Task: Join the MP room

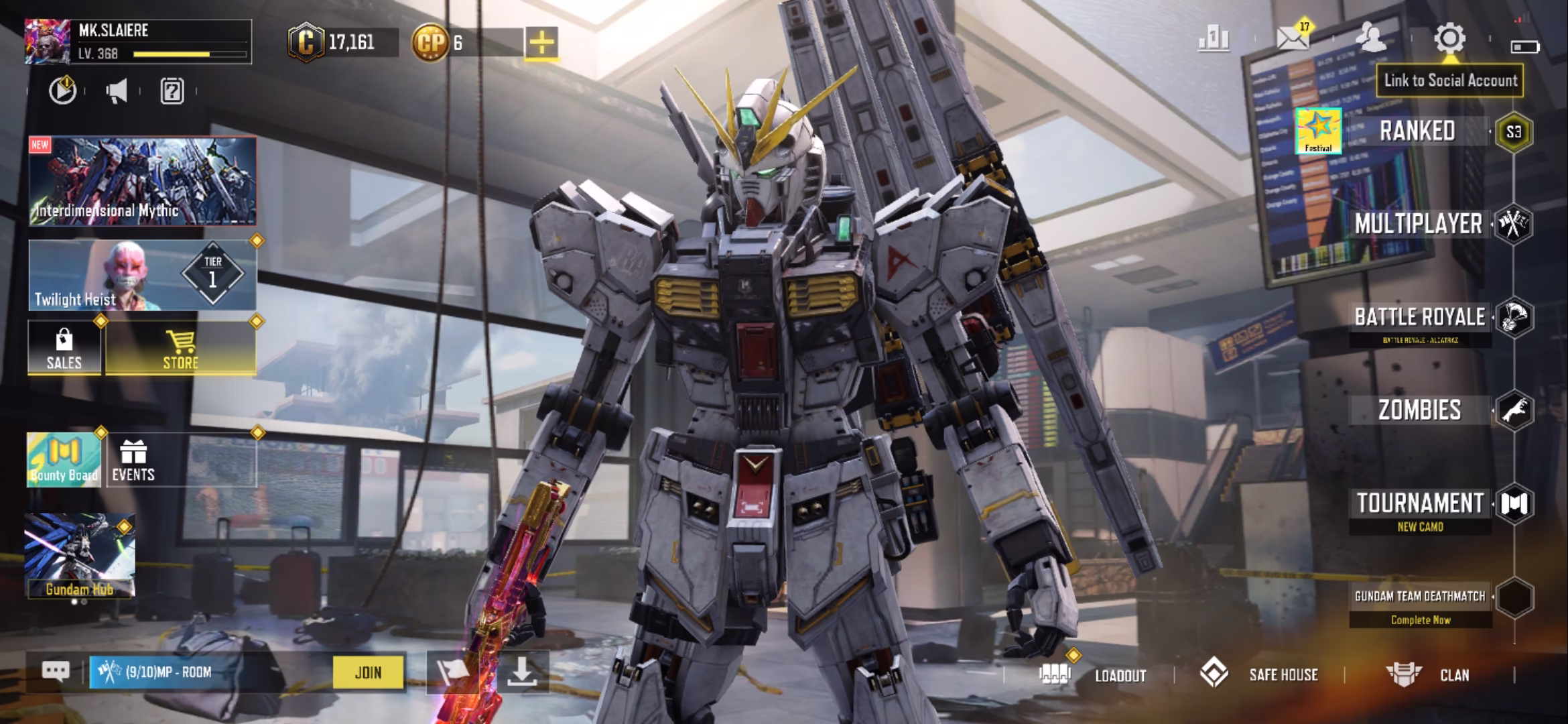Action: 368,672
